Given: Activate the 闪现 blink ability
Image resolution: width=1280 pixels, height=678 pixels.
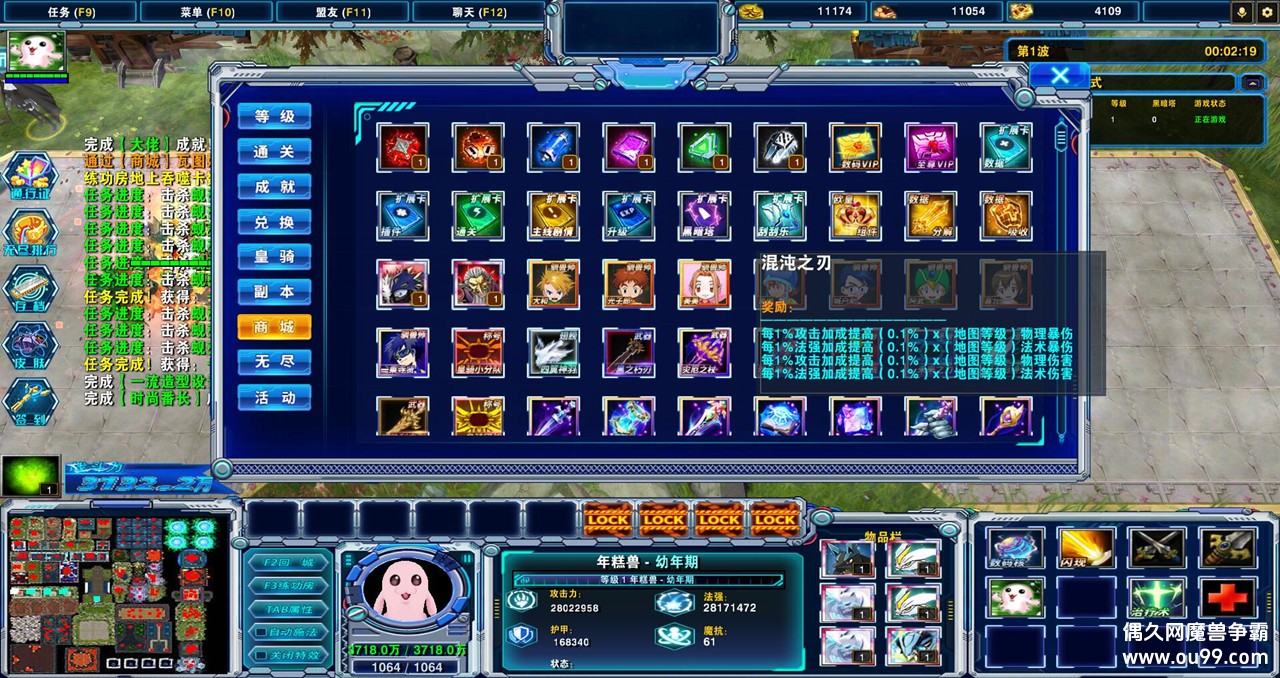Looking at the screenshot, I should [1085, 548].
